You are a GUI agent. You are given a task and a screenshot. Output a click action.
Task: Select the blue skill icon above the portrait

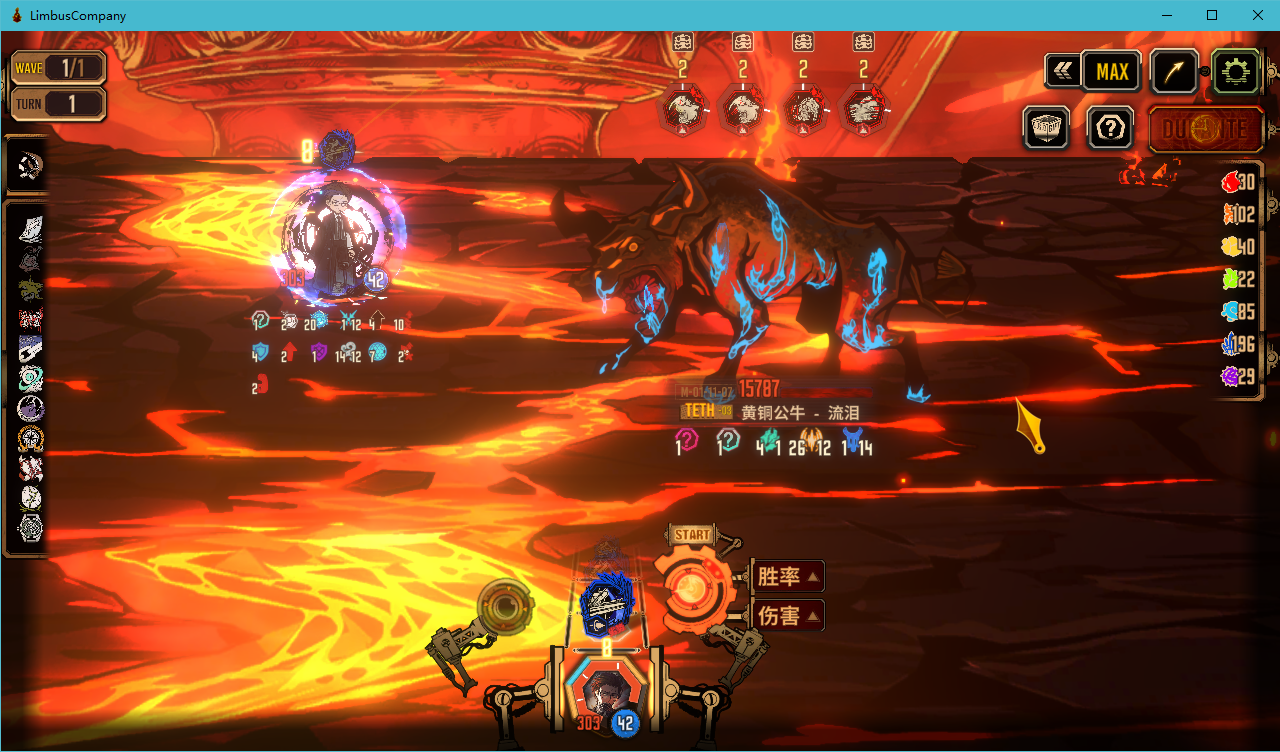click(608, 605)
